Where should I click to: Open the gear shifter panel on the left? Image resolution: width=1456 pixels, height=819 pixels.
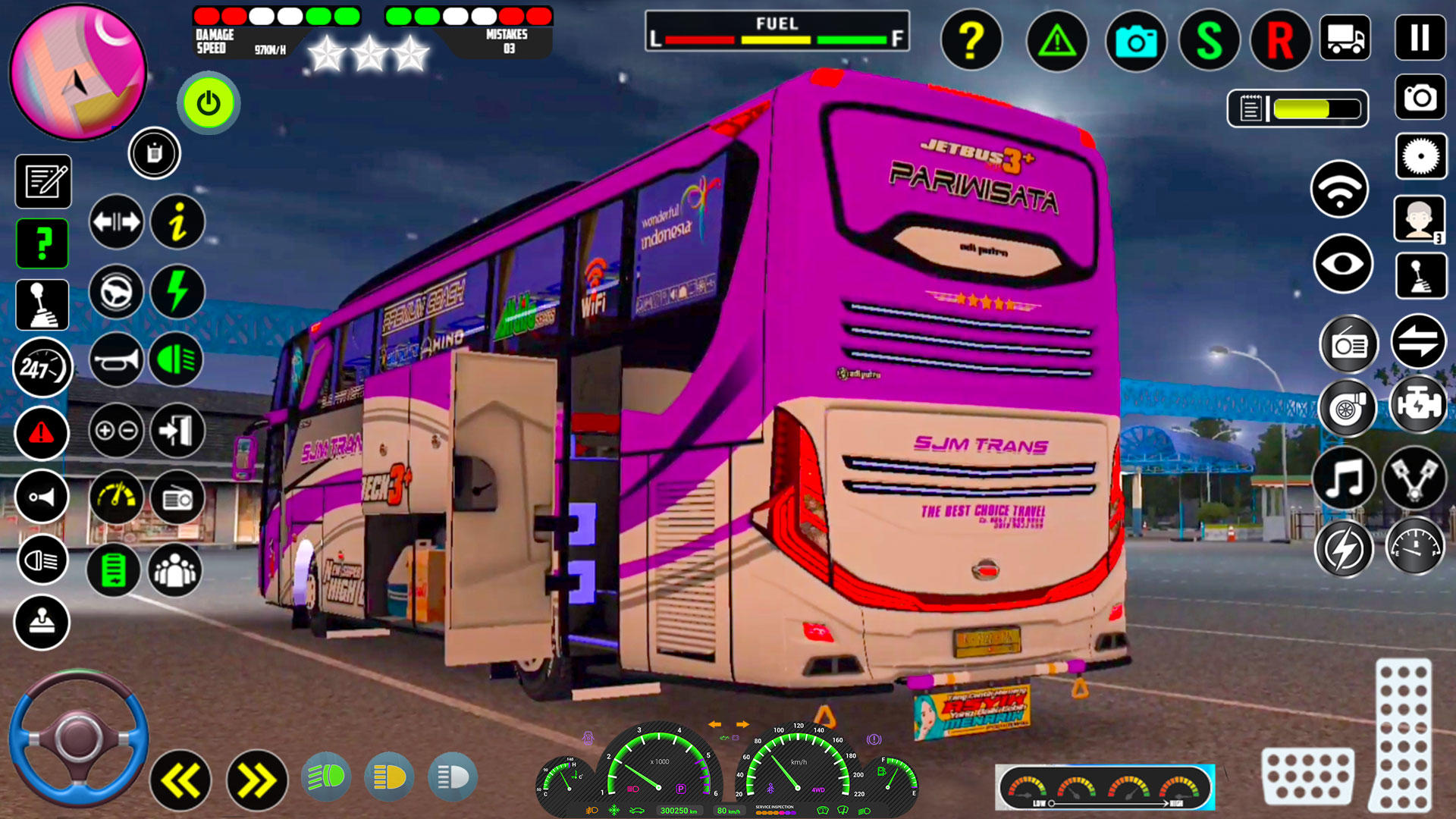point(42,304)
